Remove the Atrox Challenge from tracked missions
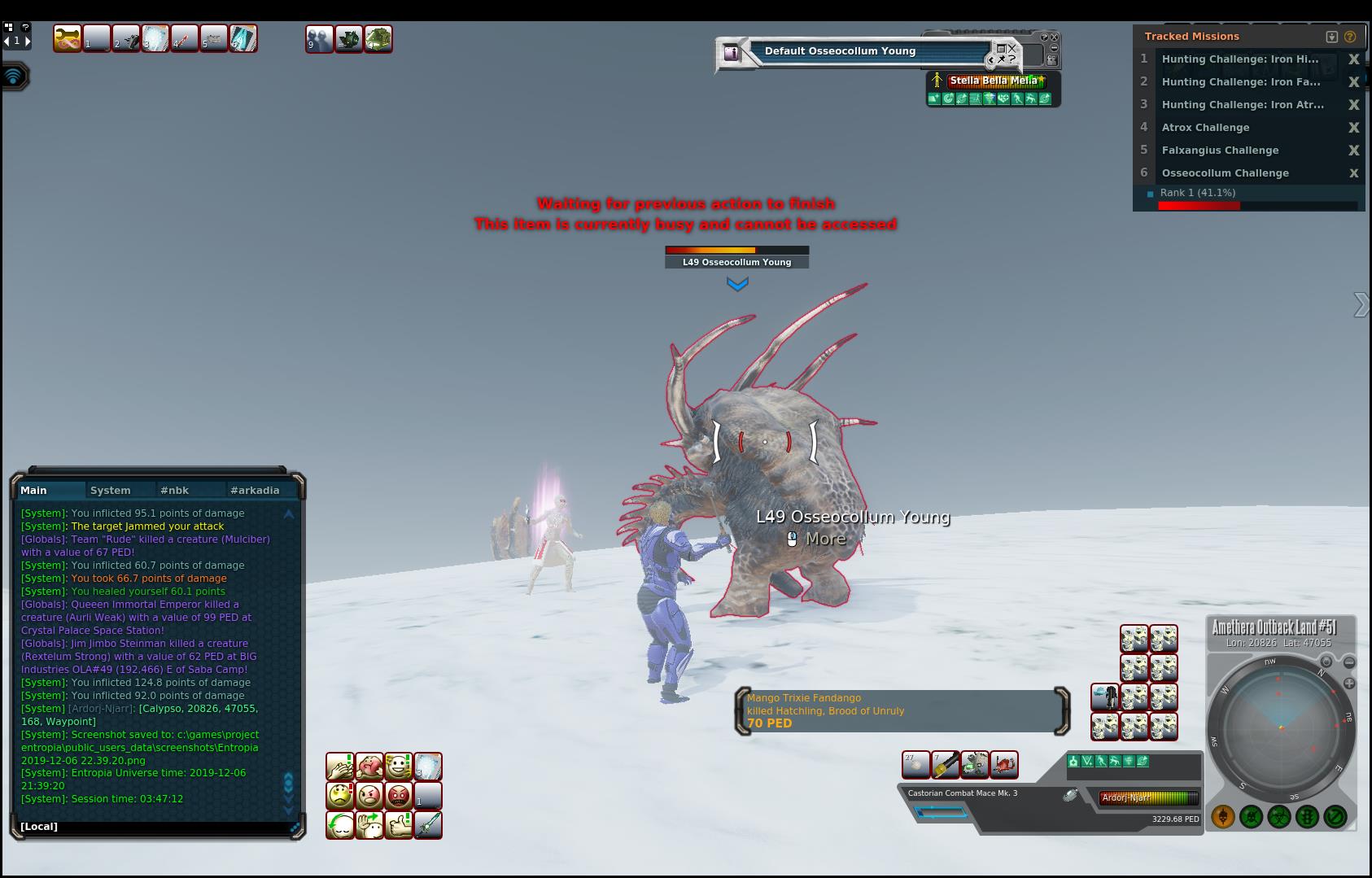The width and height of the screenshot is (1372, 878). pyautogui.click(x=1354, y=128)
